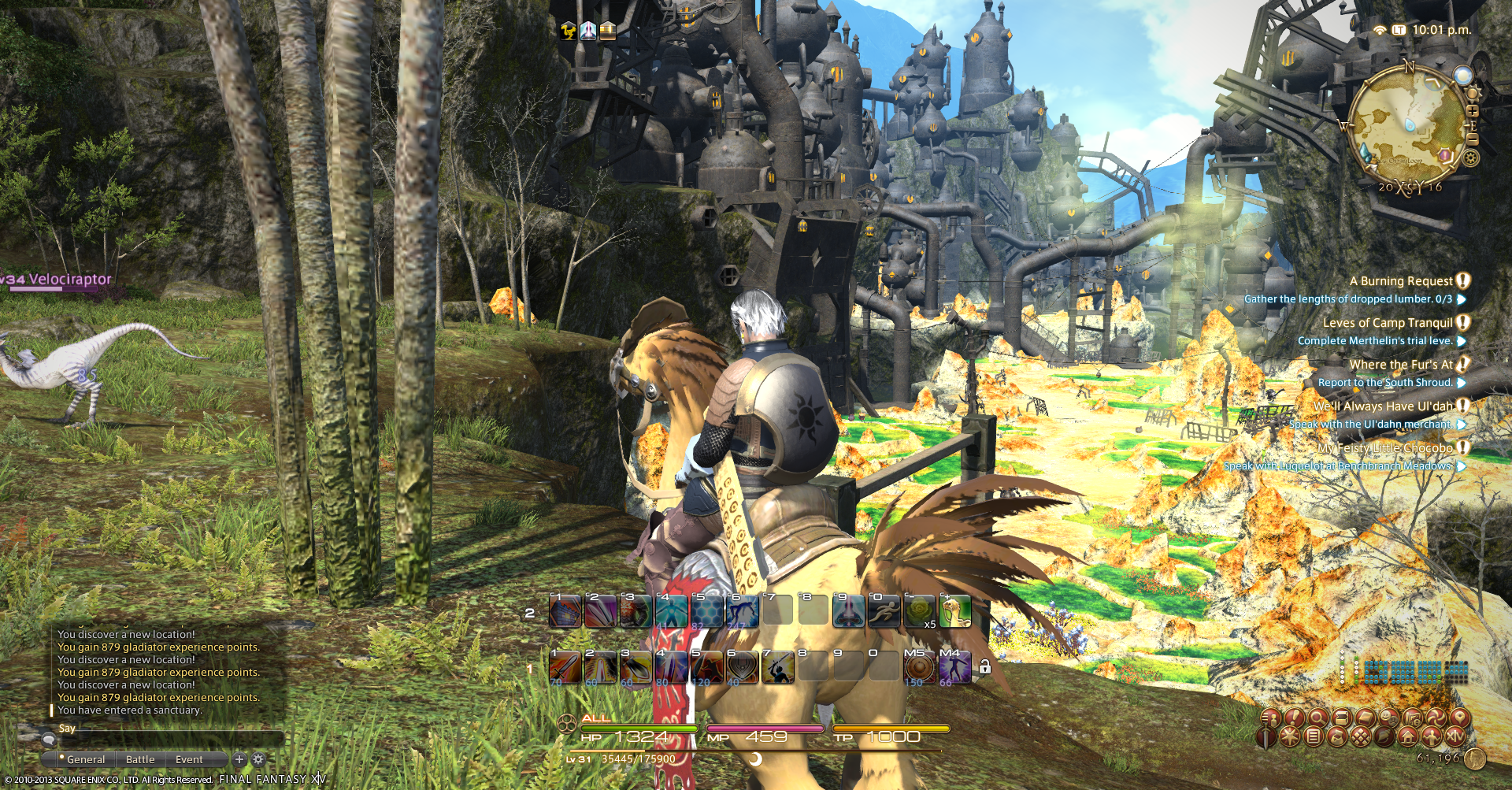Activate the flaming sword ability in slot 1

pyautogui.click(x=565, y=669)
